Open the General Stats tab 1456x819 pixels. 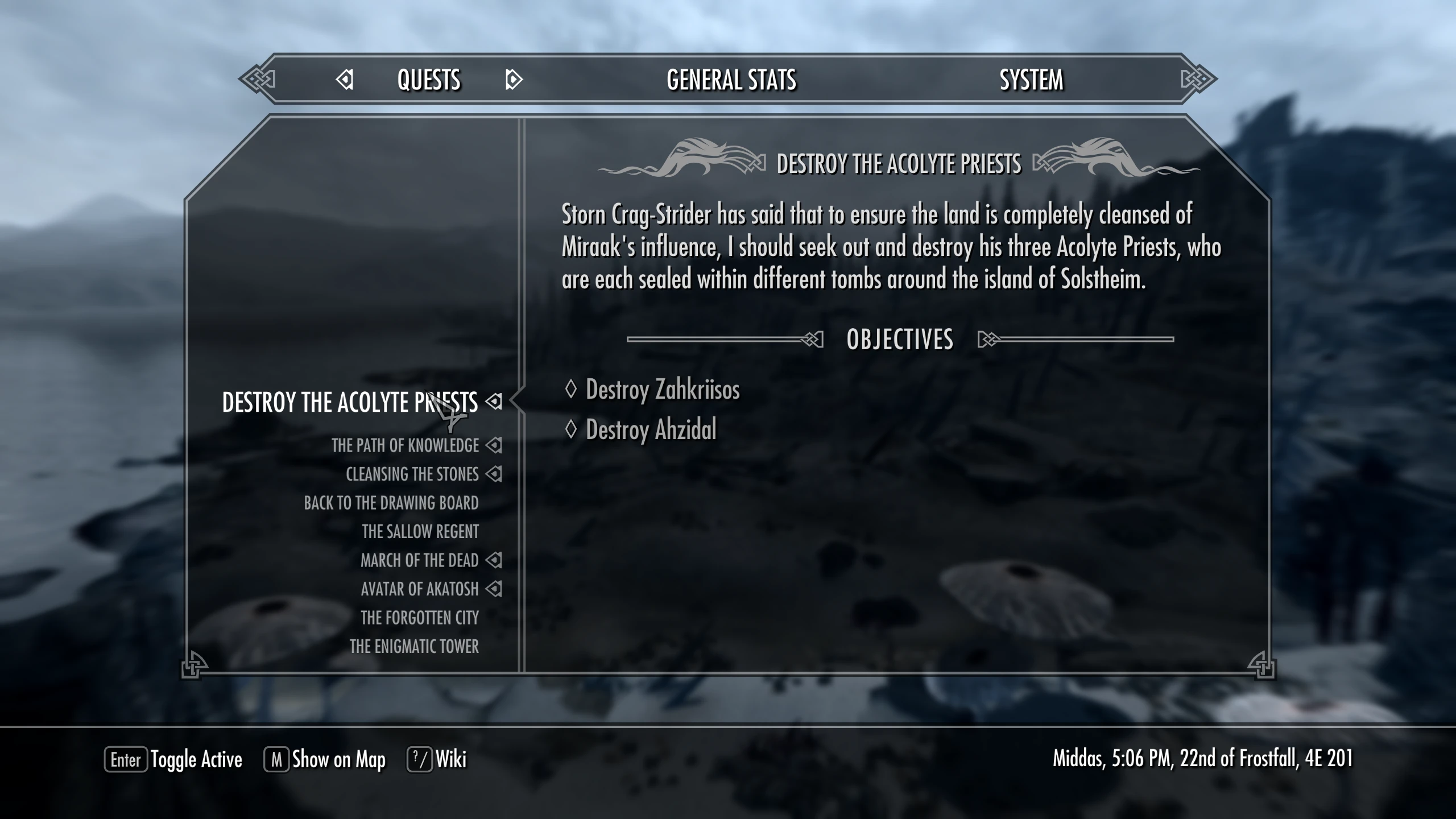[x=731, y=80]
